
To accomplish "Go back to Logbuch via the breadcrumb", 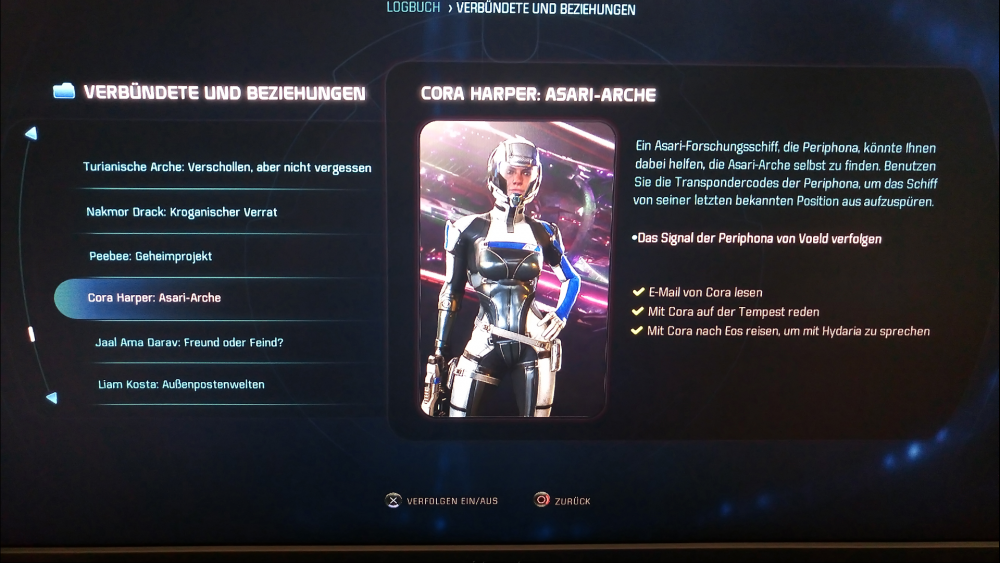I will pos(413,8).
